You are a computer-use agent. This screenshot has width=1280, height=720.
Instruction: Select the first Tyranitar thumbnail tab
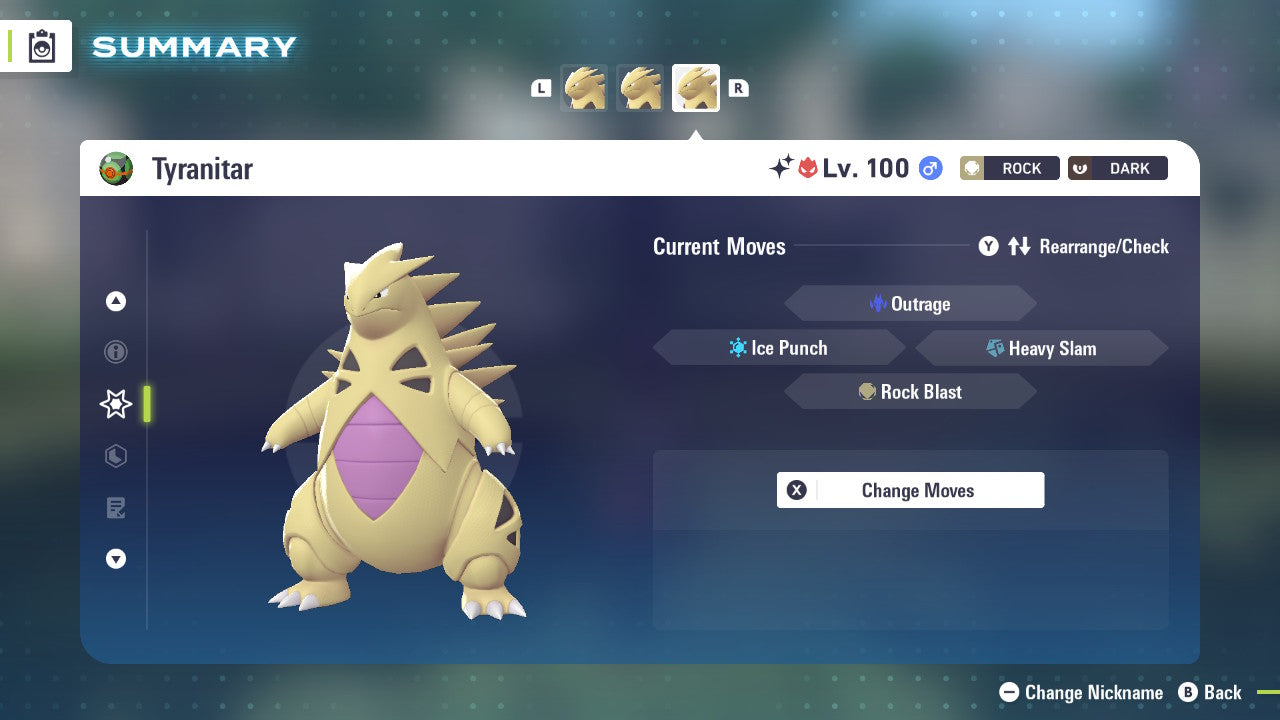point(584,88)
